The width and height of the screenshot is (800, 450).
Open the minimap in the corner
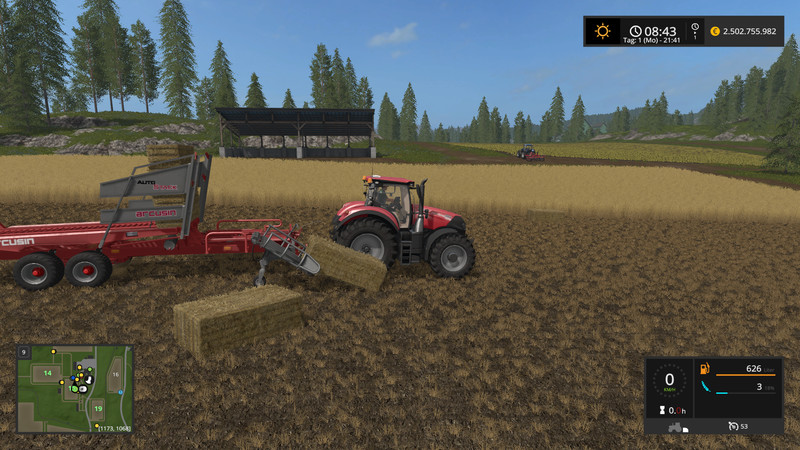75,388
